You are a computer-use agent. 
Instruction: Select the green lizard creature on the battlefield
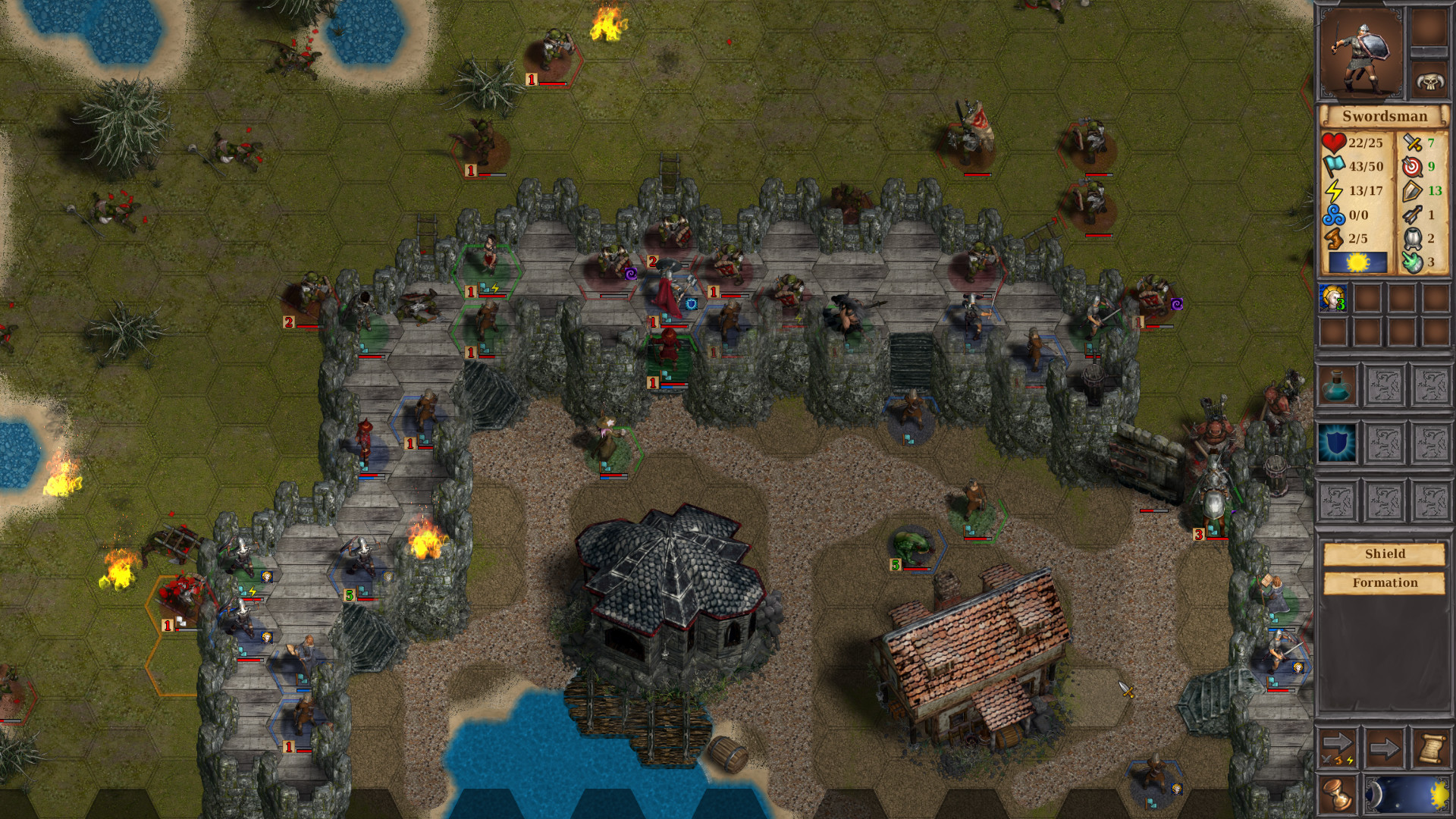coord(910,544)
